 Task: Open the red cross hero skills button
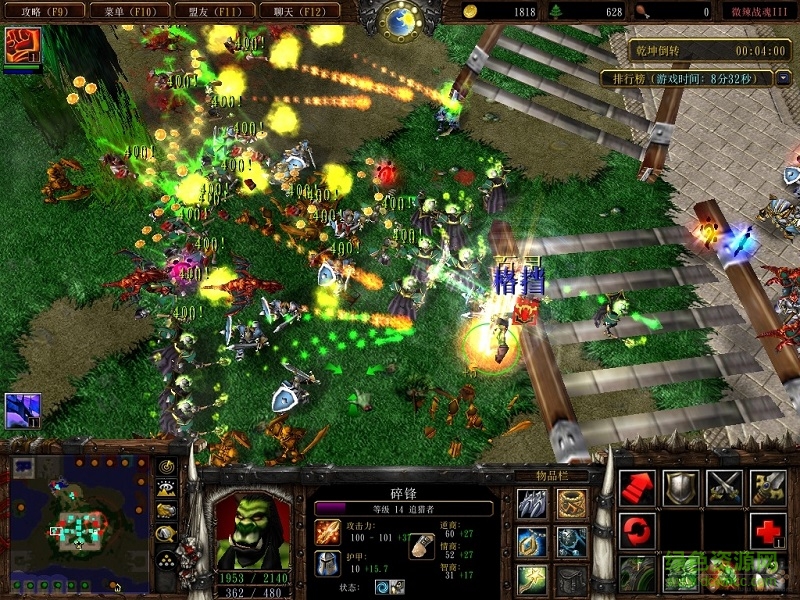pos(767,530)
